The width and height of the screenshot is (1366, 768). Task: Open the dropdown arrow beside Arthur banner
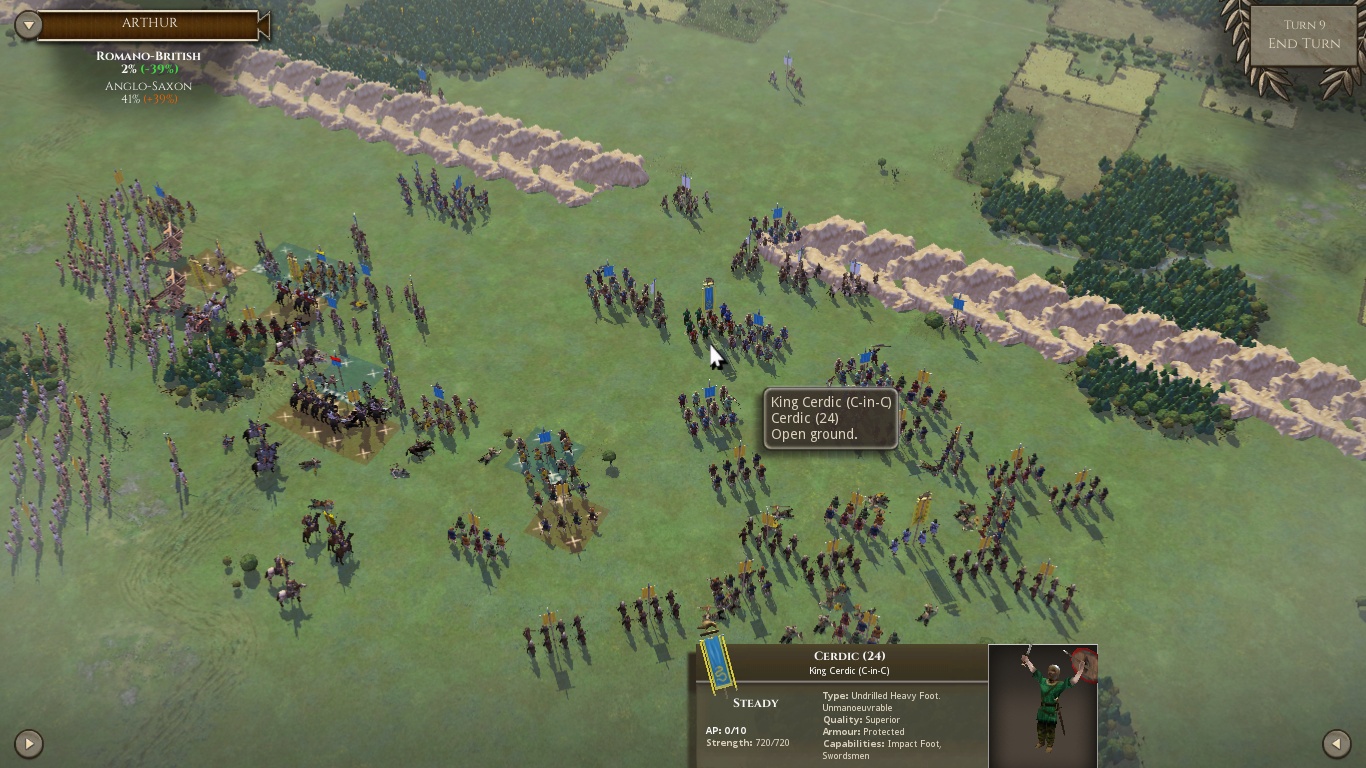click(x=28, y=25)
